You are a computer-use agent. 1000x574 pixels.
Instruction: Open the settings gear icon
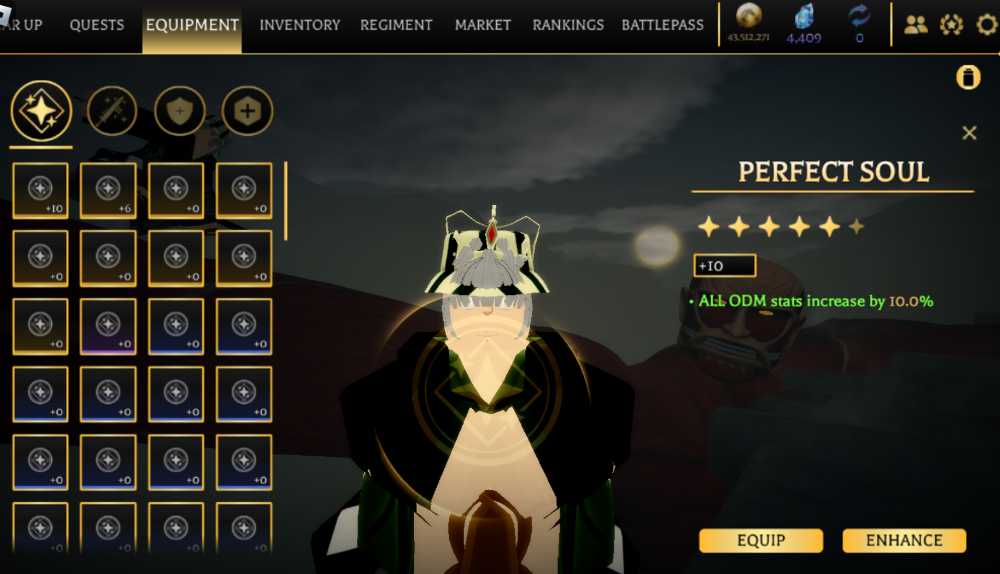tap(986, 25)
